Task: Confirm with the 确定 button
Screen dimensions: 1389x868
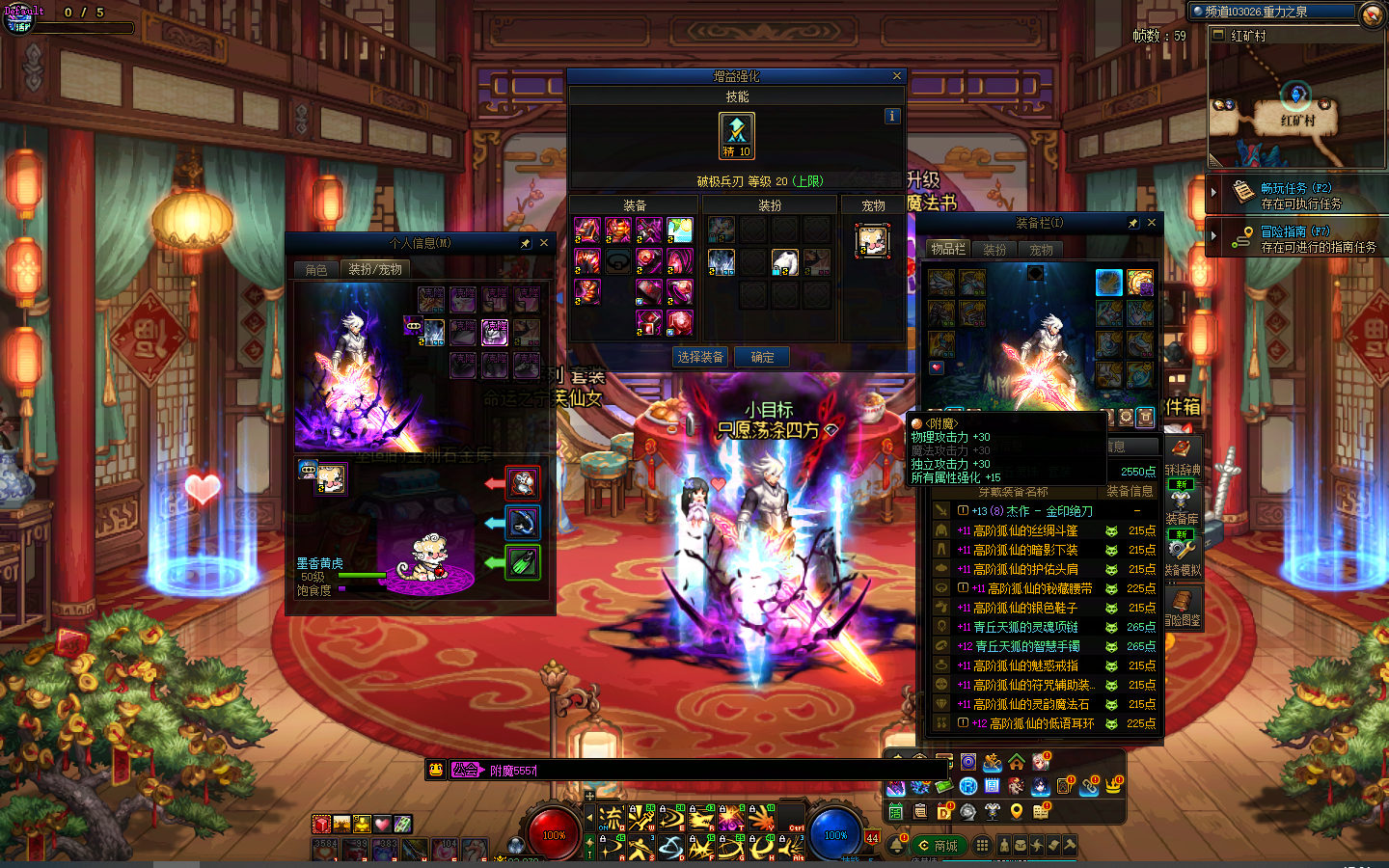Action: coord(762,357)
